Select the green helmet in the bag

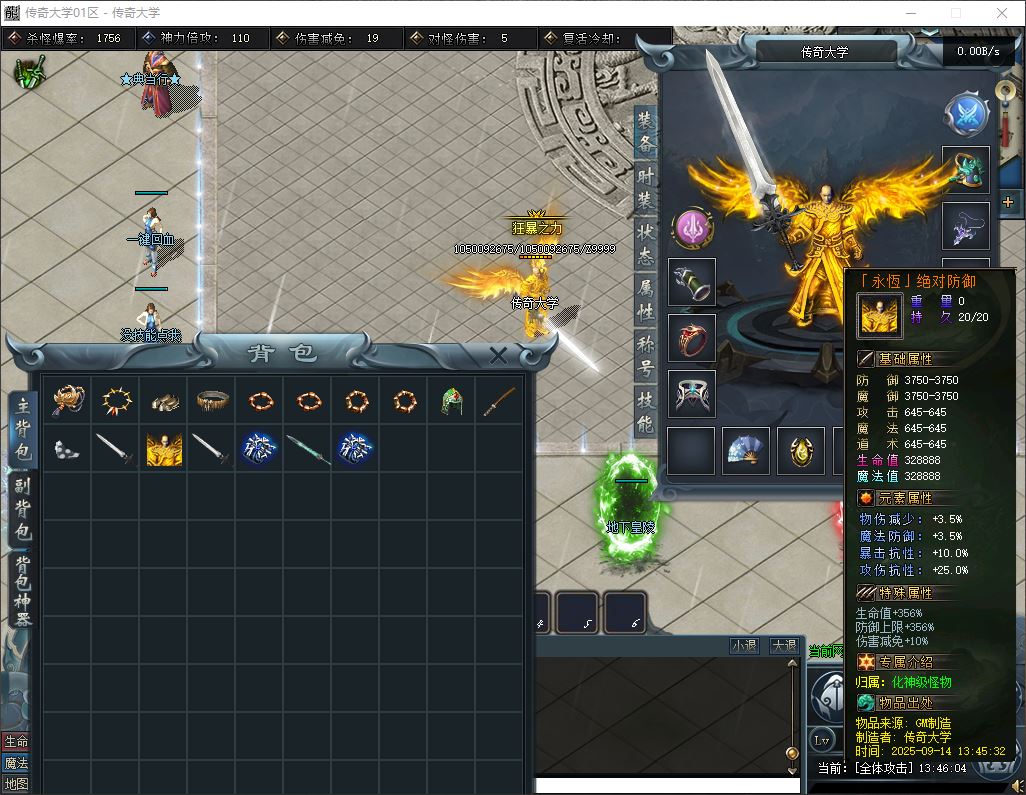pos(451,401)
